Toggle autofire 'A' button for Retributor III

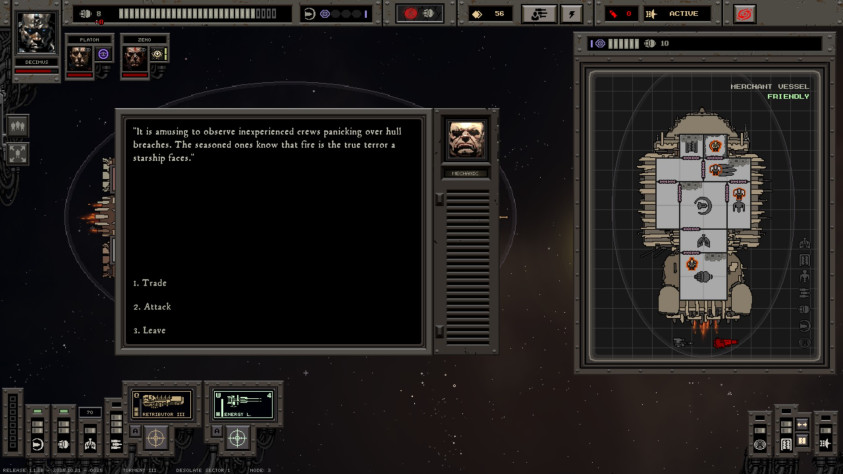coord(133,431)
